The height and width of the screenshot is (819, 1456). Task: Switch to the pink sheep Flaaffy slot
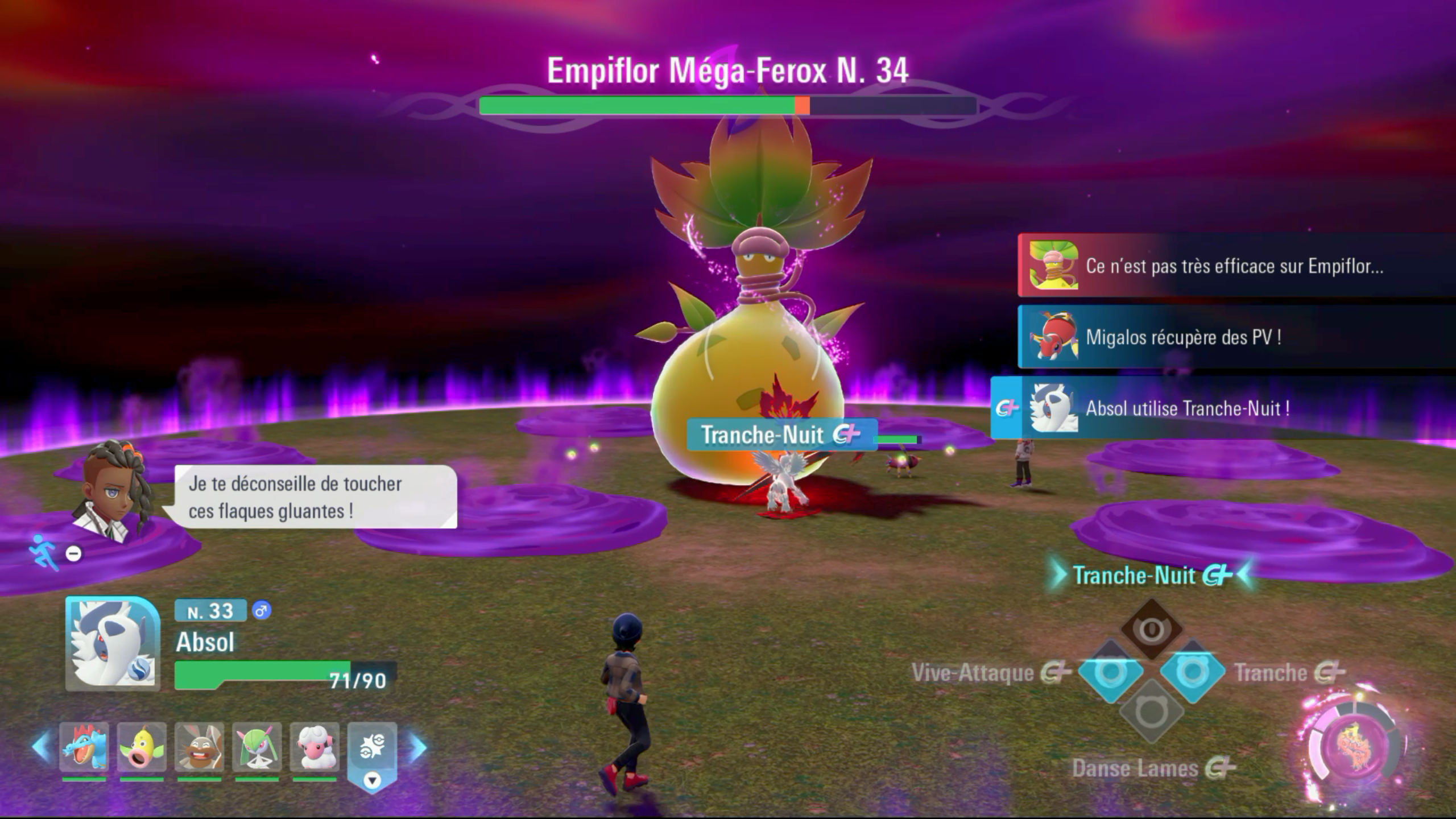pyautogui.click(x=315, y=747)
